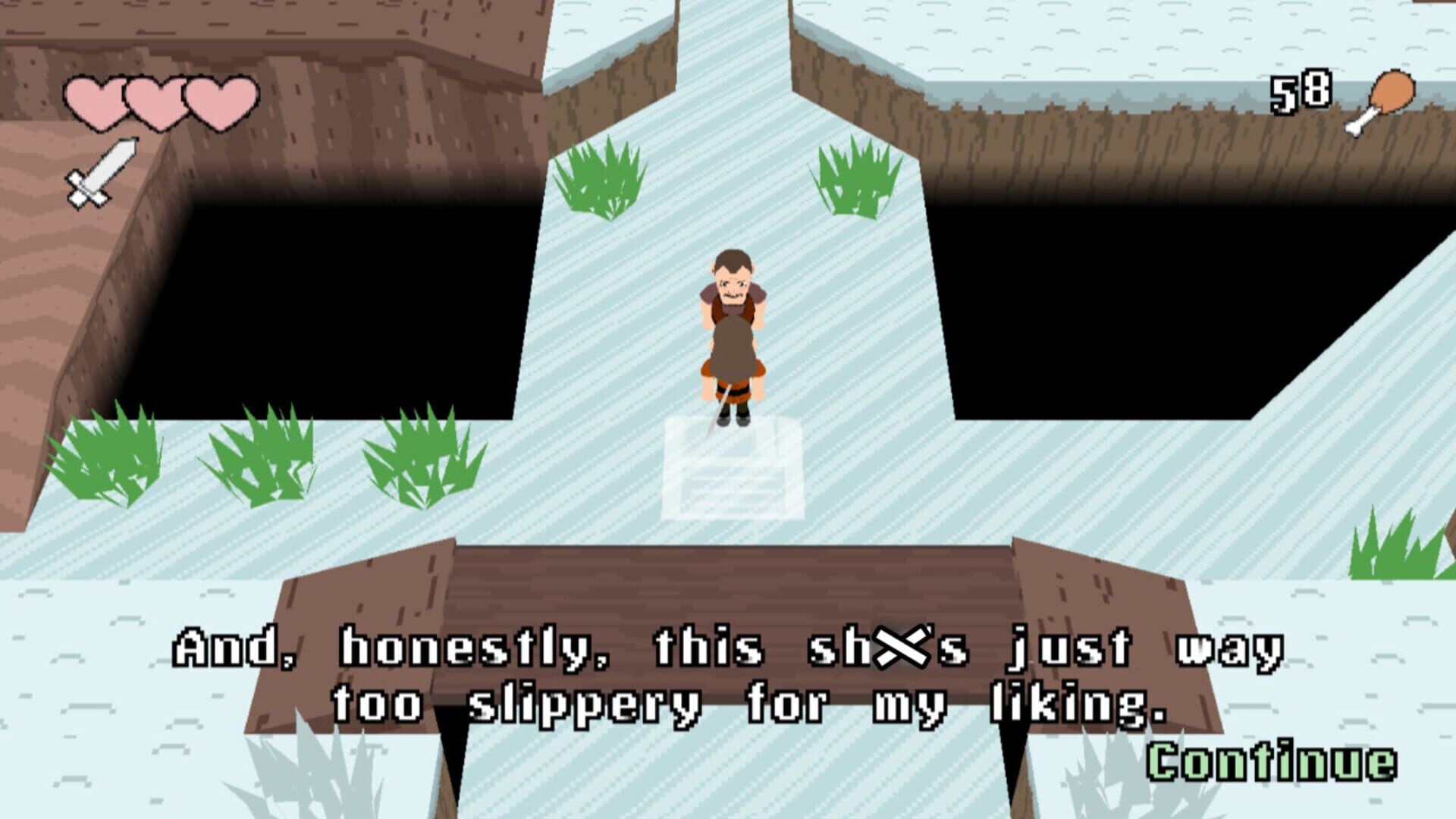Click the grass tuft left of the rider

(599, 178)
